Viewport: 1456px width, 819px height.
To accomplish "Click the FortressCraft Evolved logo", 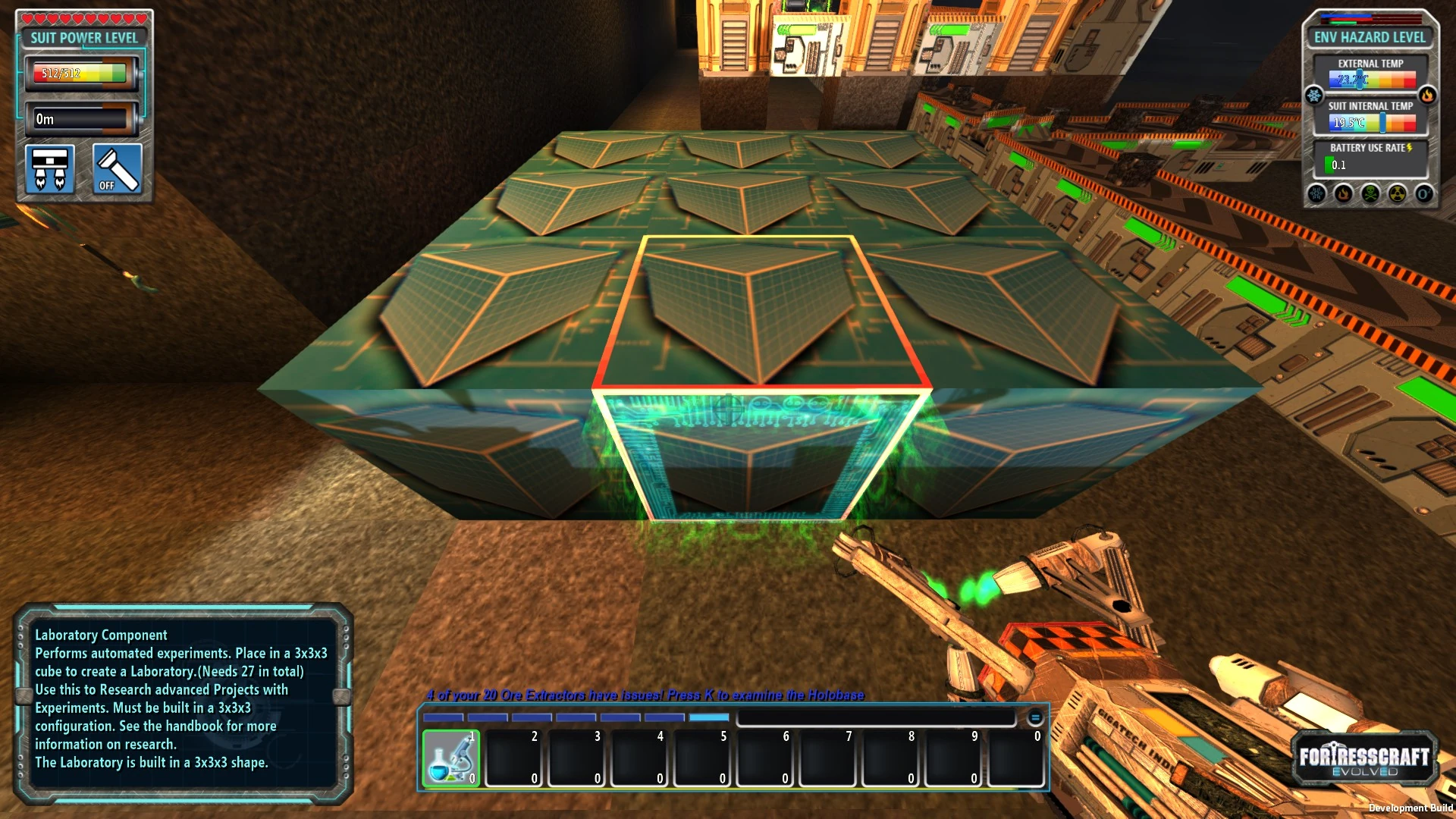I will coord(1363,758).
